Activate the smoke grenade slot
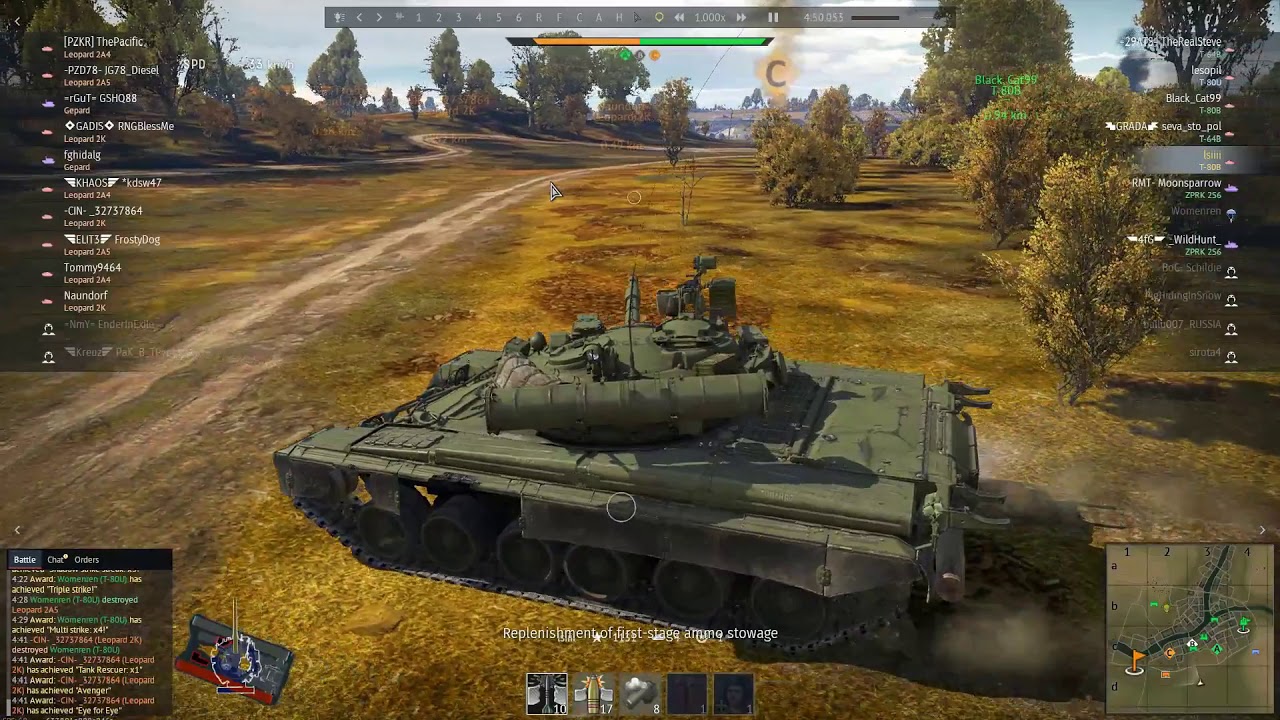The height and width of the screenshot is (720, 1280). tap(640, 693)
